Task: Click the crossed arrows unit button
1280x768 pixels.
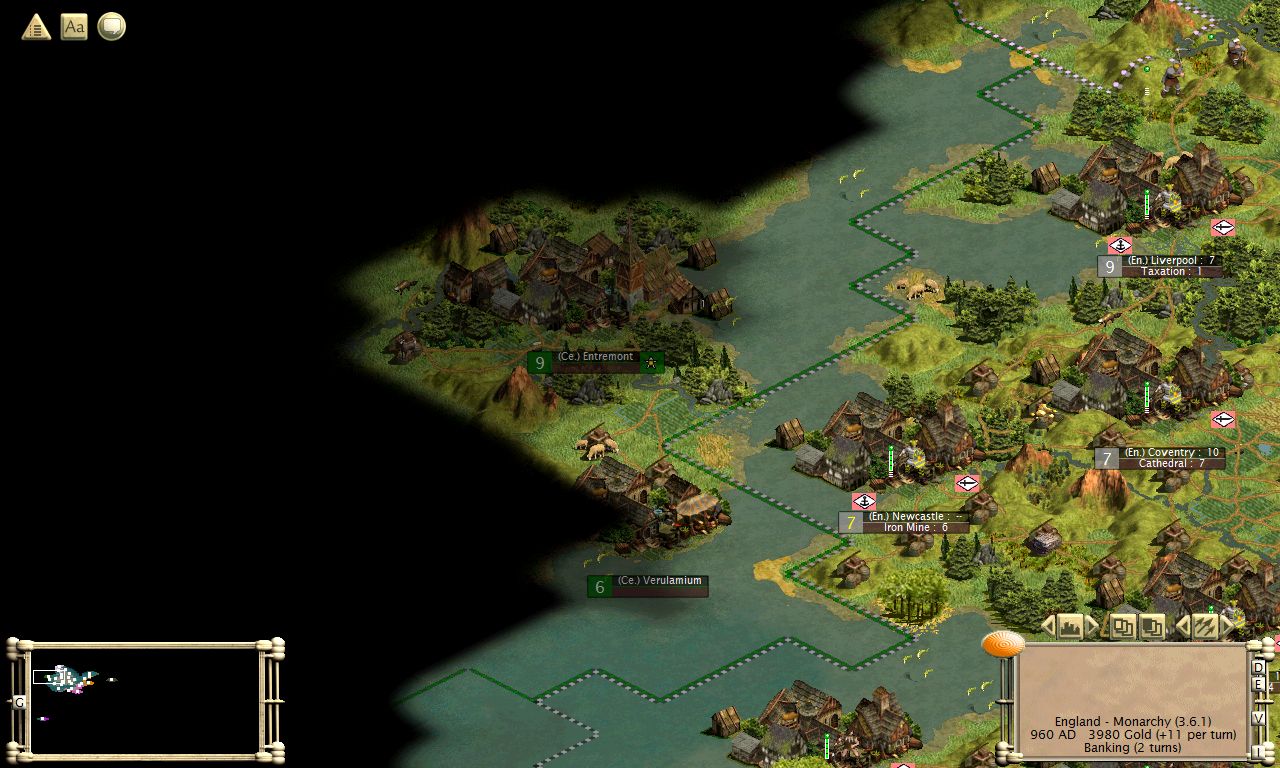Action: pyautogui.click(x=1205, y=627)
